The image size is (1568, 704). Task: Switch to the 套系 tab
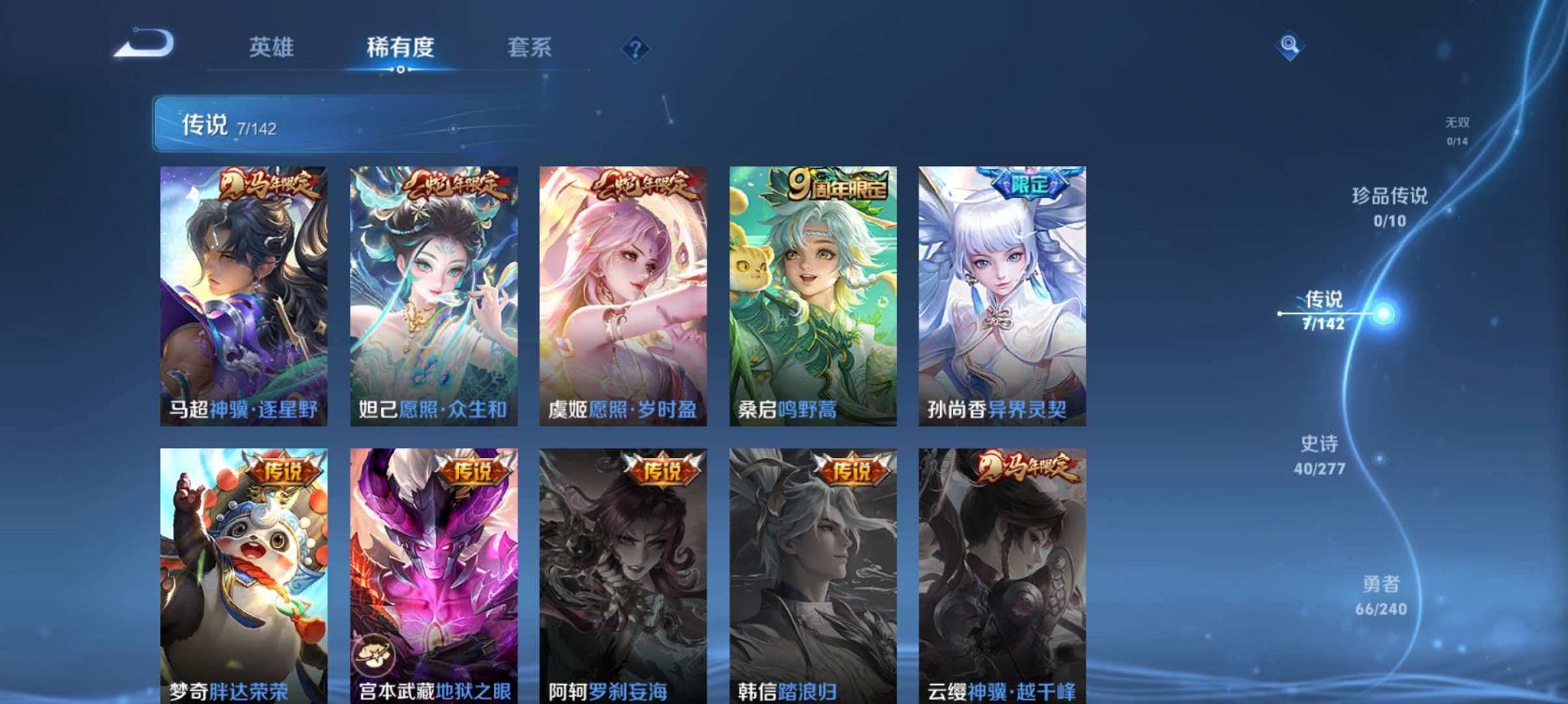[x=531, y=47]
